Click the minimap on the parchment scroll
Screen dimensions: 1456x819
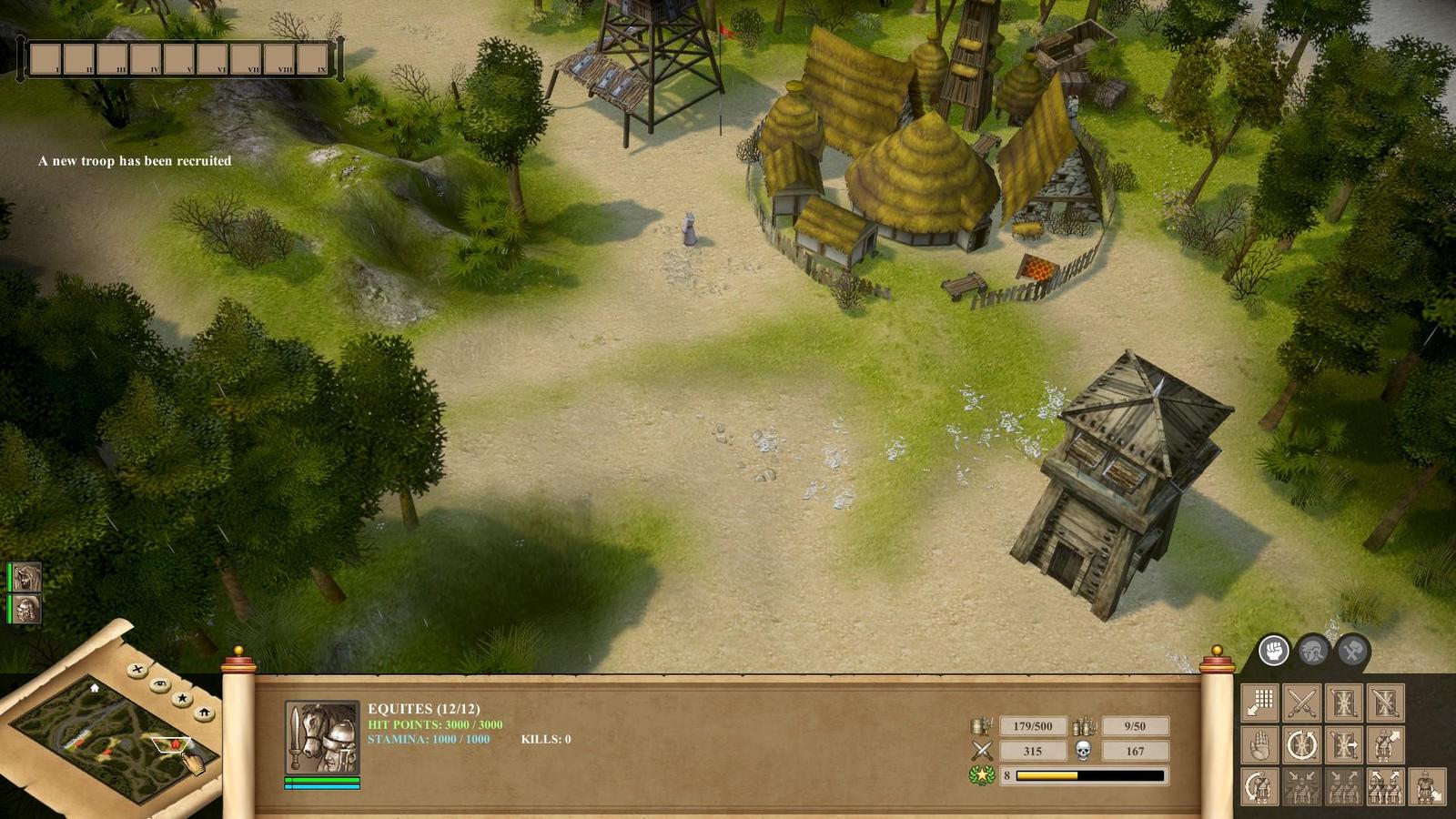pos(109,737)
